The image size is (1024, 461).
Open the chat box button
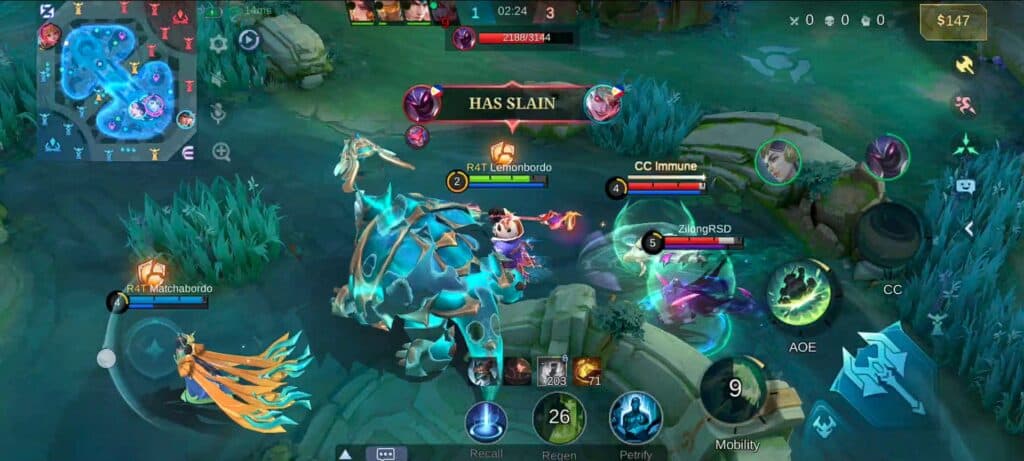(x=386, y=453)
